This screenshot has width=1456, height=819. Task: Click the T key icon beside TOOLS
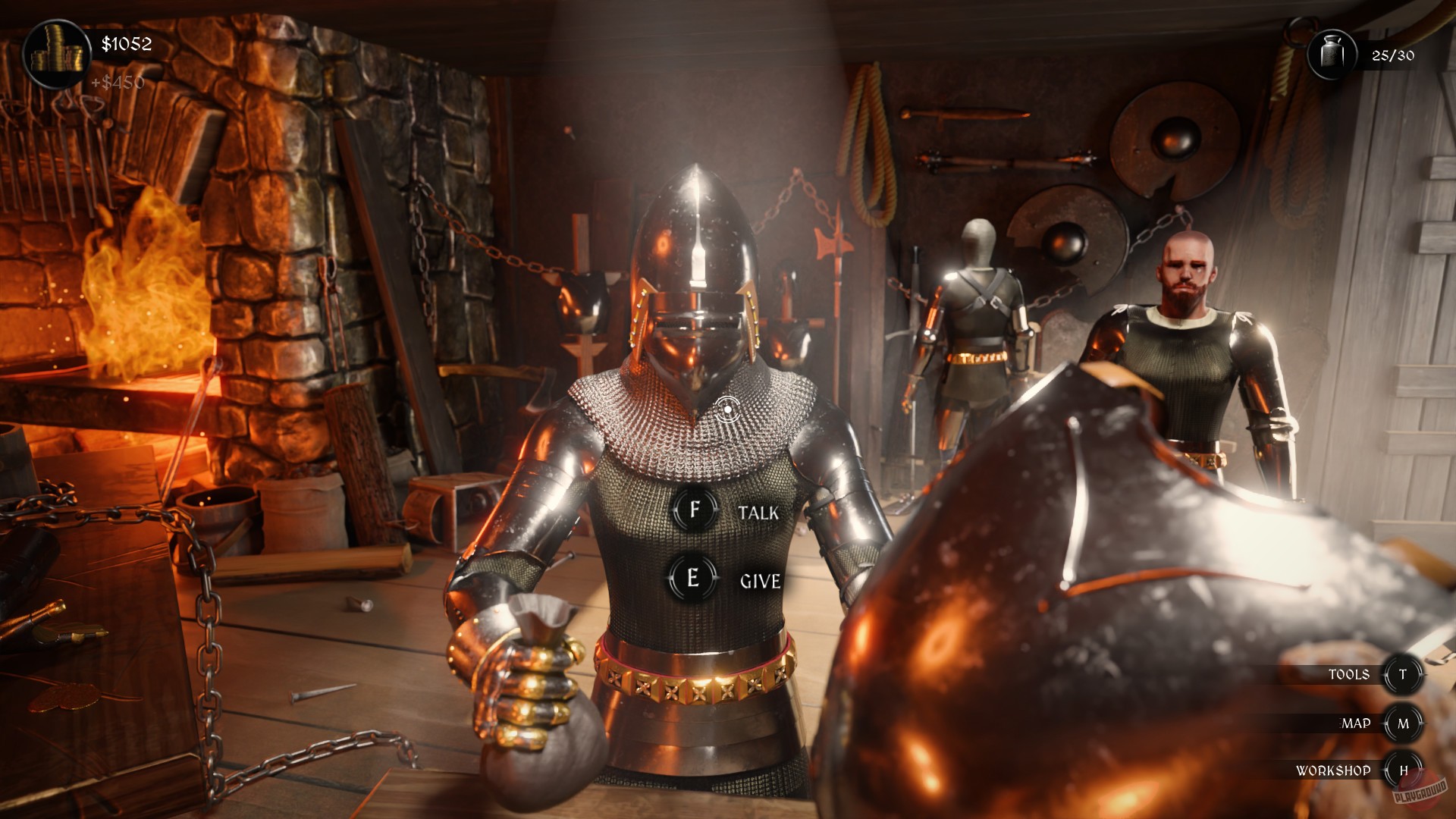pos(1404,673)
